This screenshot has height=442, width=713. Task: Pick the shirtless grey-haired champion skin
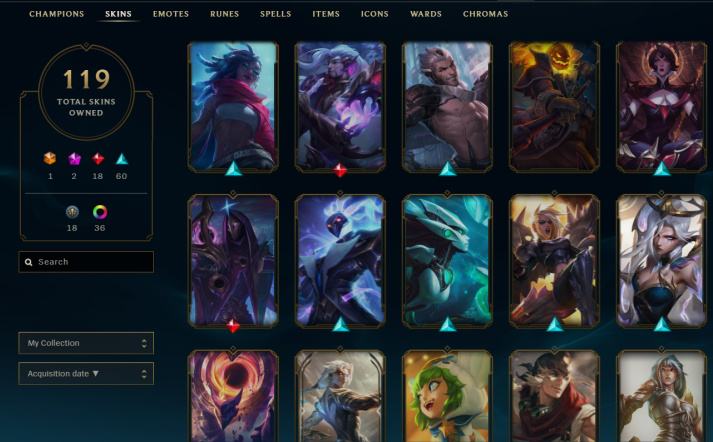447,104
